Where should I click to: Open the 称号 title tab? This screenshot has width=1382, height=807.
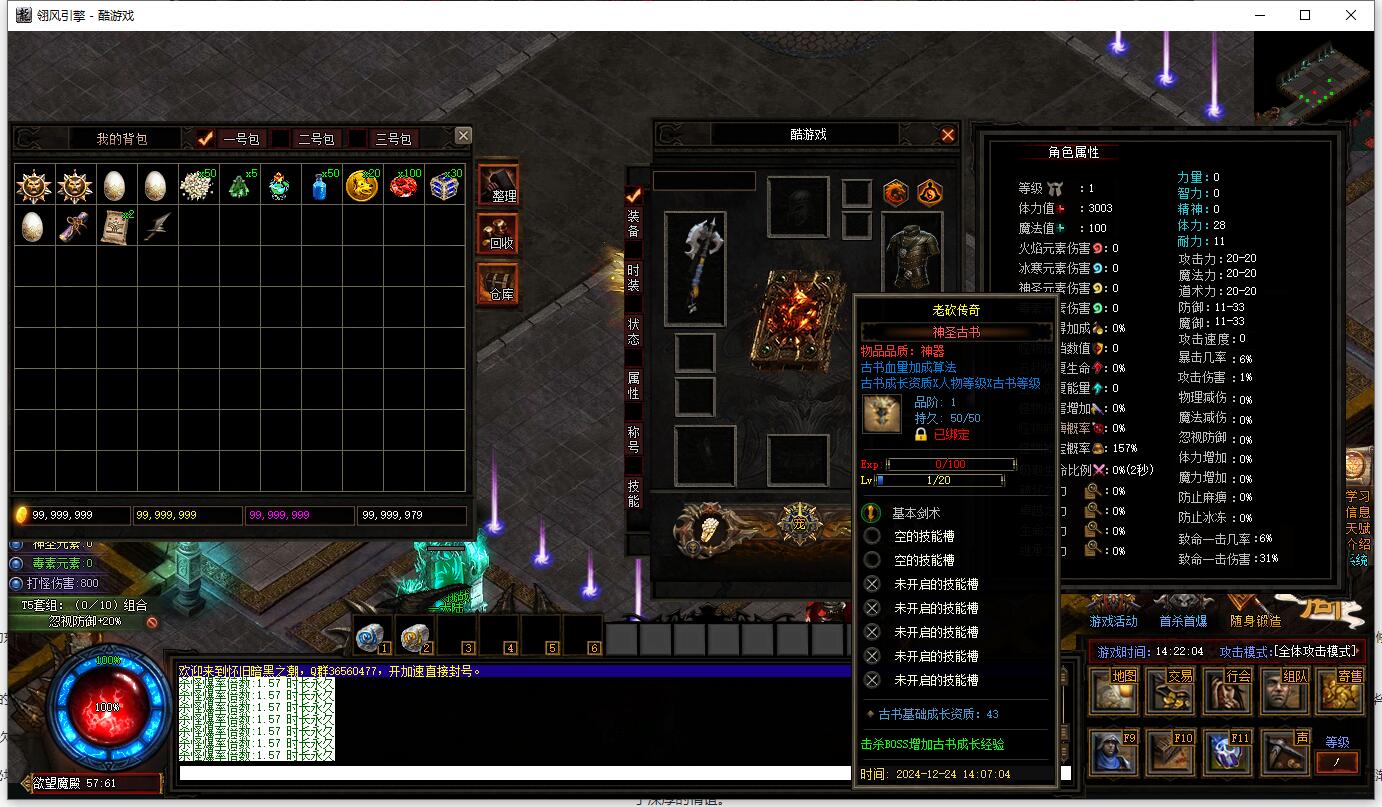click(633, 440)
